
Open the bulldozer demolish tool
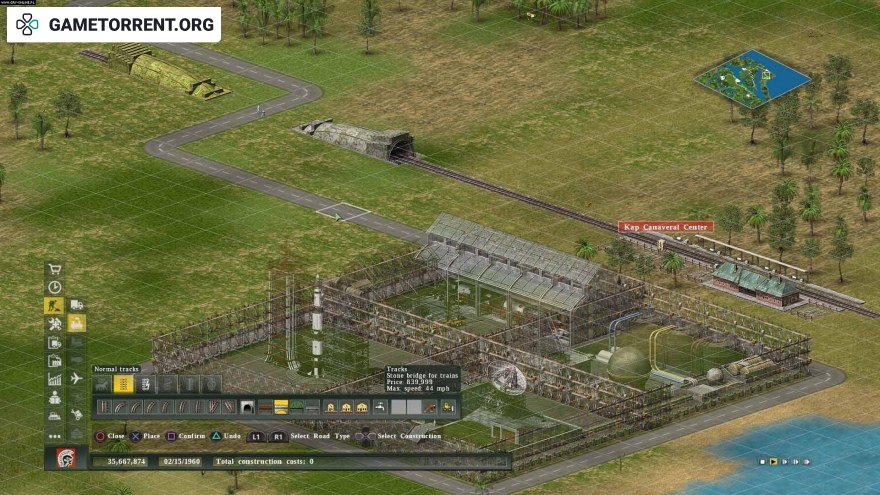[x=55, y=416]
